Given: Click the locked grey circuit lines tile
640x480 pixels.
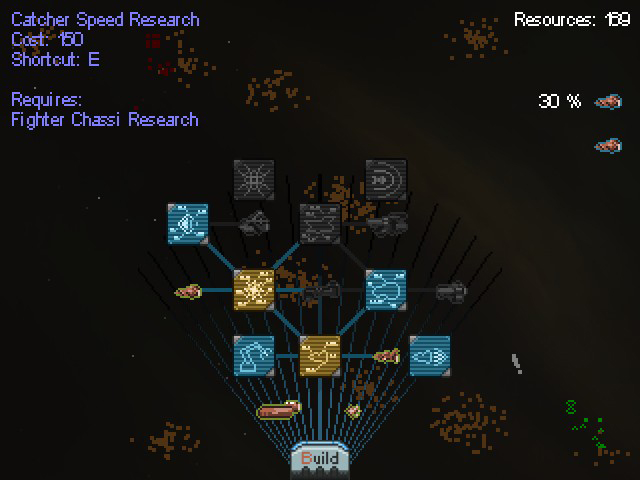Looking at the screenshot, I should (x=320, y=223).
